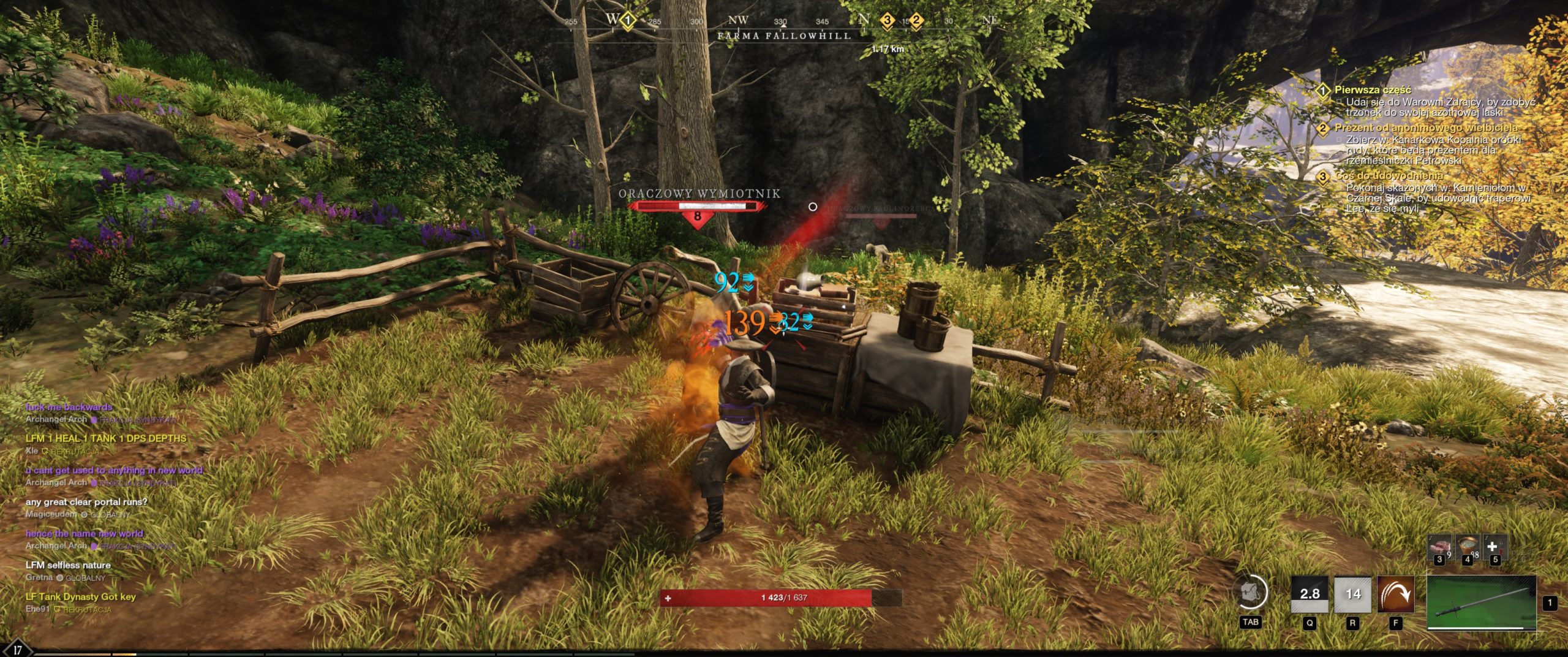Click compass quest marker number 1

[x=627, y=21]
